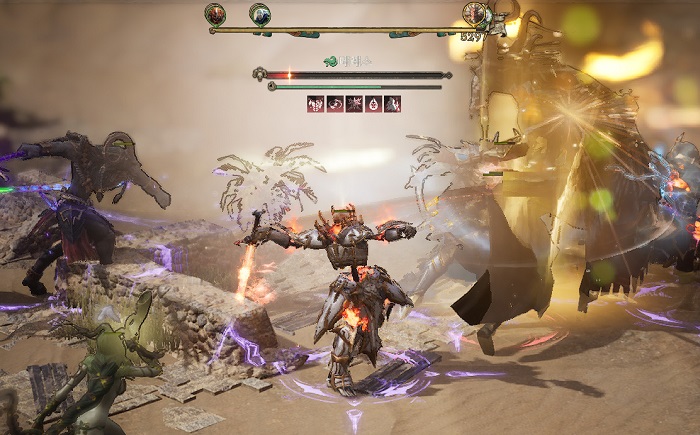Screen dimensions: 700x435
Task: Check the hooded figure status icon
Action: [x=393, y=103]
